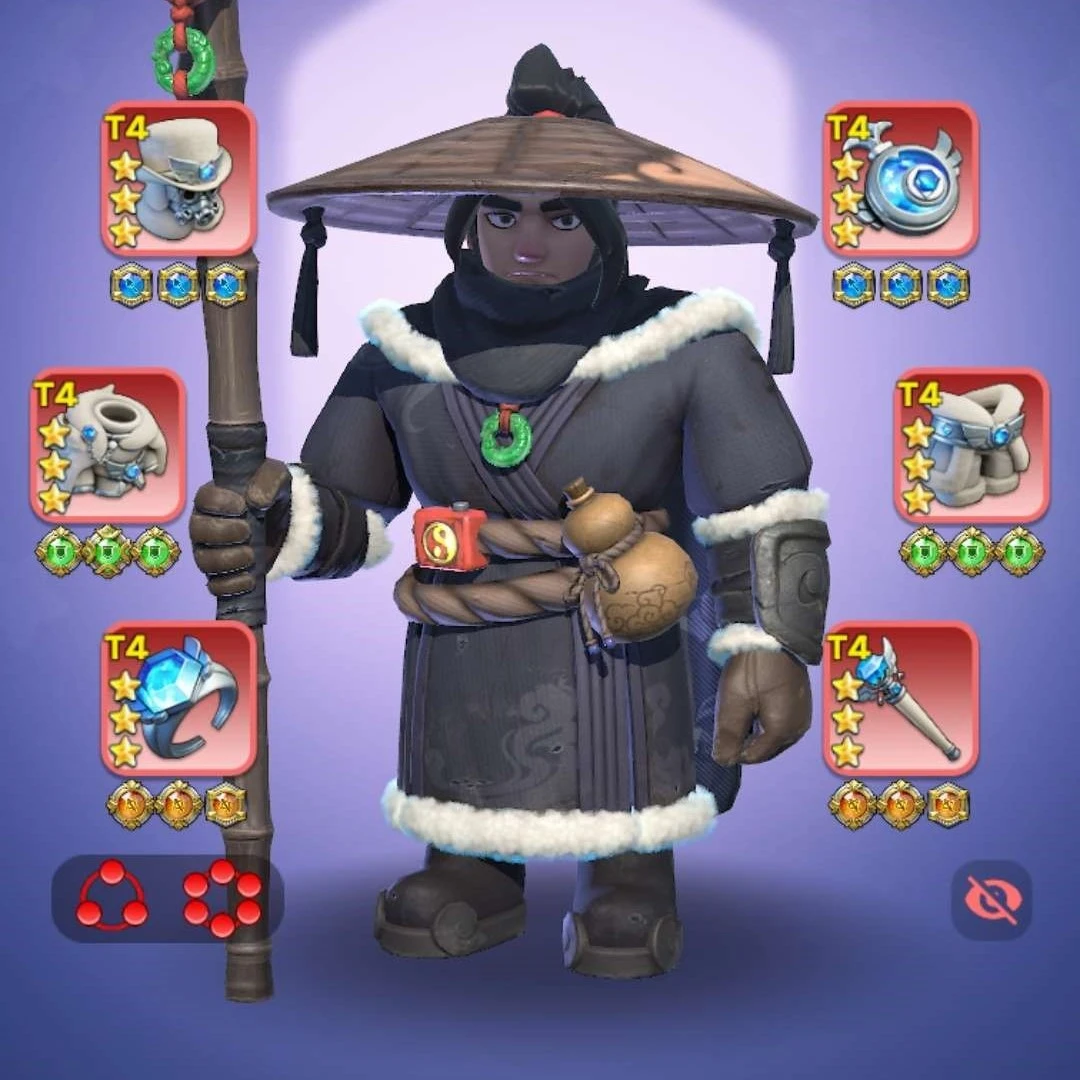Open the T4 blue gem ring slot
Image resolution: width=1080 pixels, height=1080 pixels.
[x=179, y=699]
